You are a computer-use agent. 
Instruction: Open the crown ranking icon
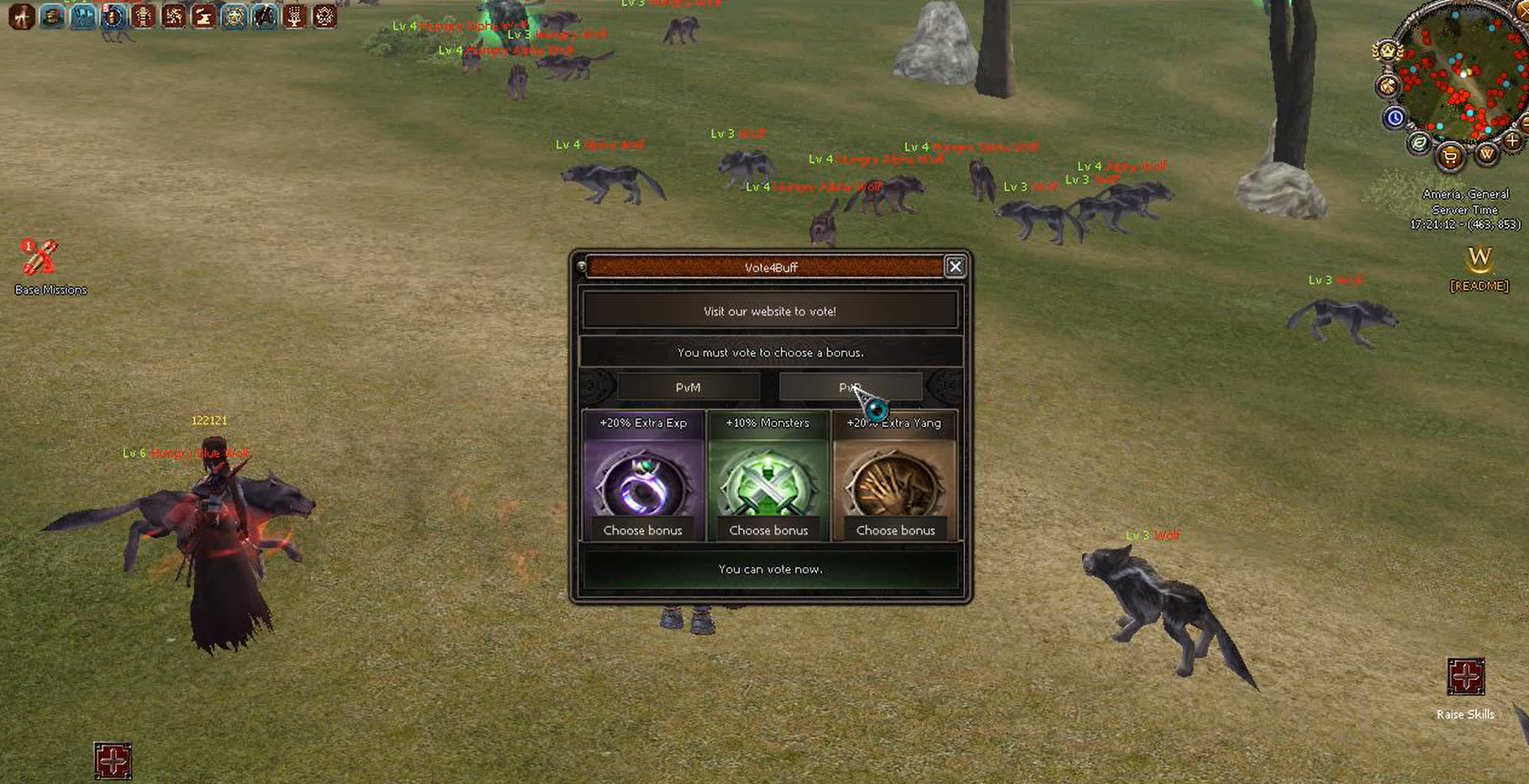[1386, 51]
